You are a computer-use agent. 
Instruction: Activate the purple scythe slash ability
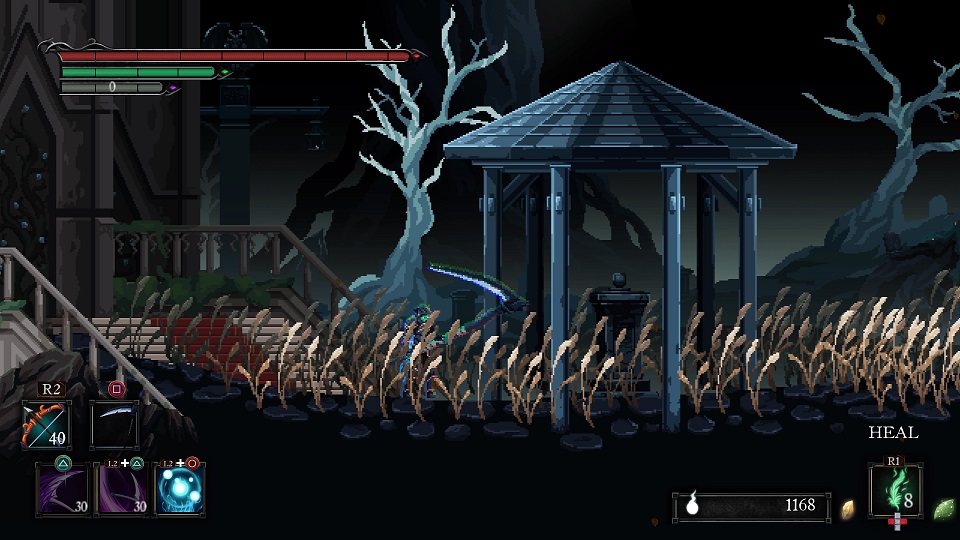pos(63,490)
